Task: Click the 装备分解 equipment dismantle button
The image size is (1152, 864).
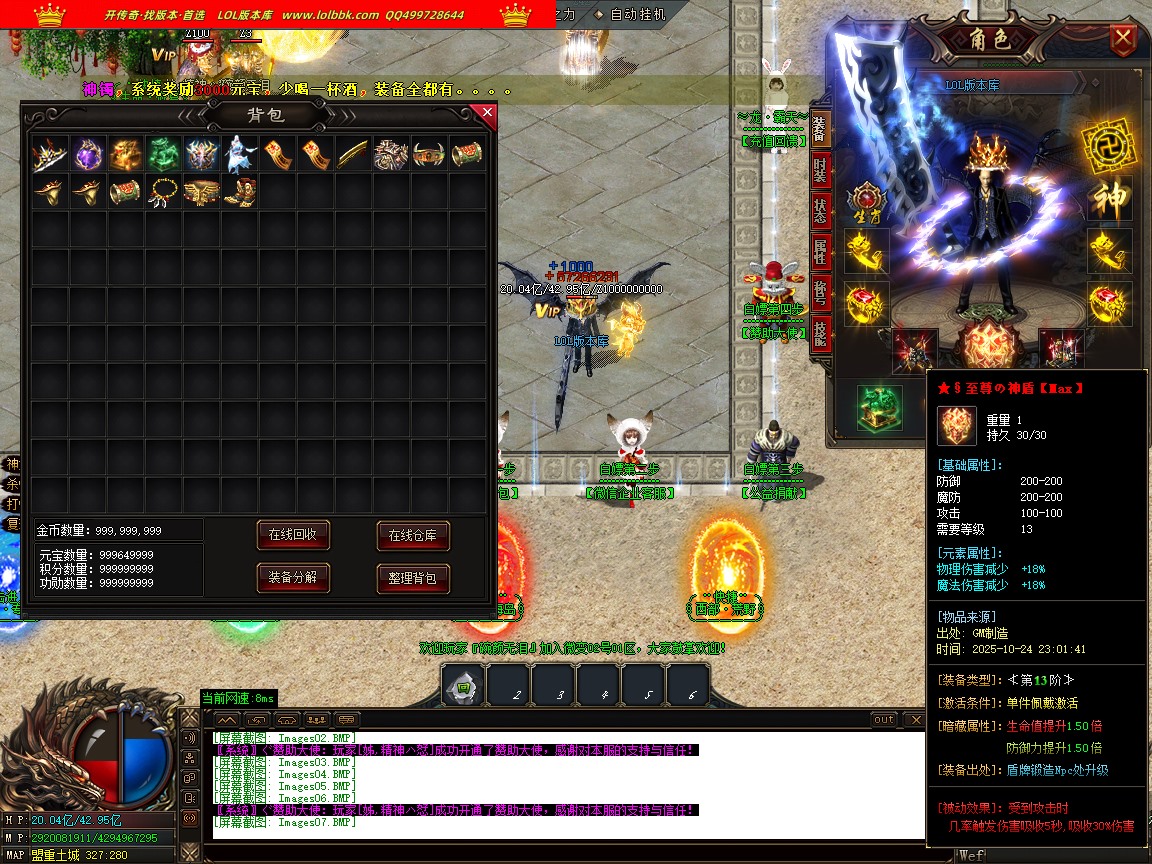Action: click(x=293, y=578)
